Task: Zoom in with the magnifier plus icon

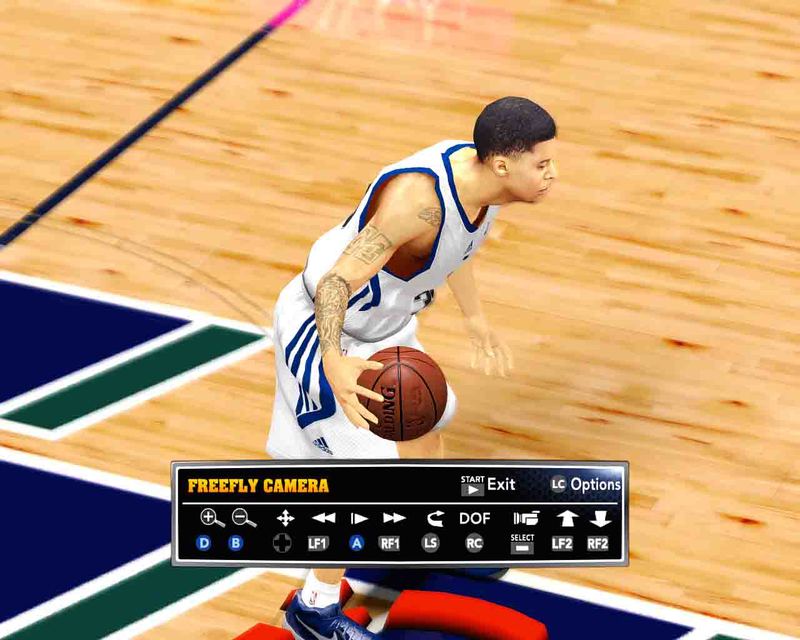Action: point(211,518)
